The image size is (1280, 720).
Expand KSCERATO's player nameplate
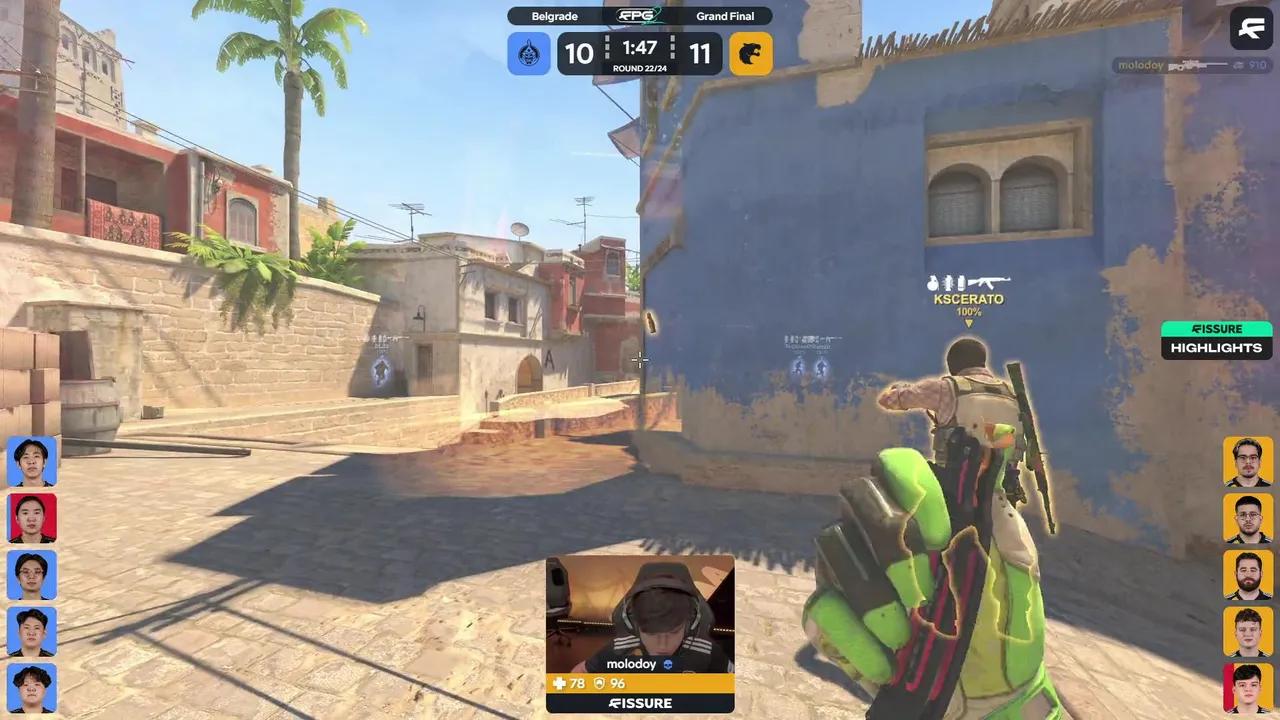[968, 298]
